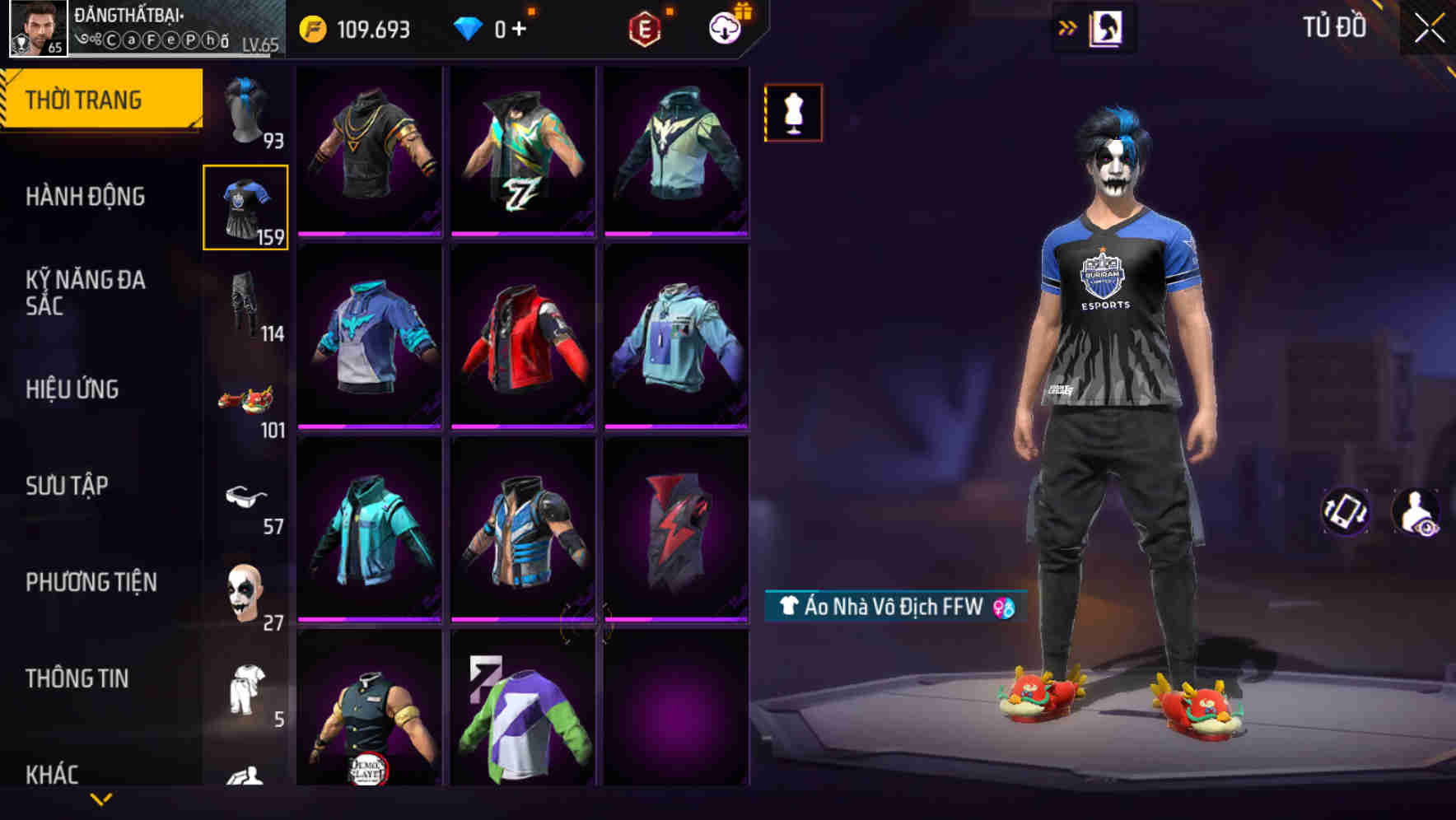Screen dimensions: 1456x820
Task: Click the character portrait icon beside the double arrows
Action: [1106, 27]
